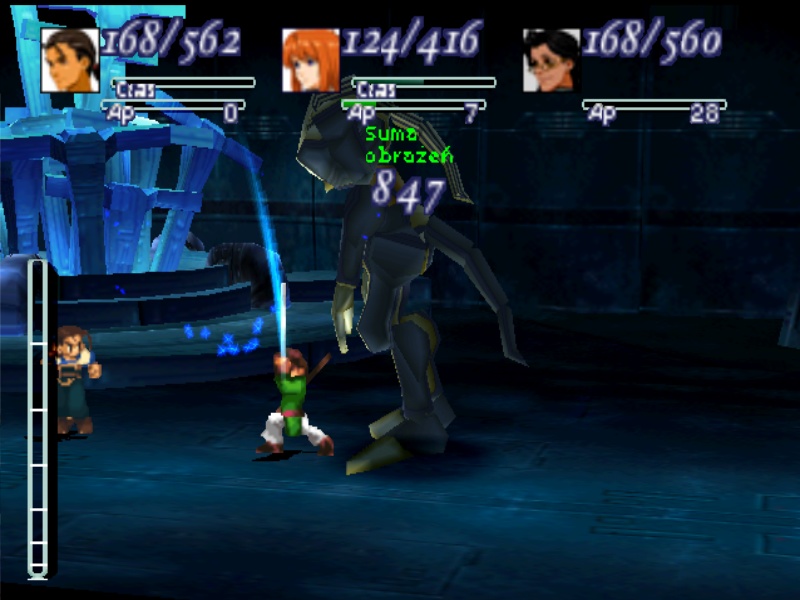Select the brown-haired hero's portrait

tap(70, 60)
